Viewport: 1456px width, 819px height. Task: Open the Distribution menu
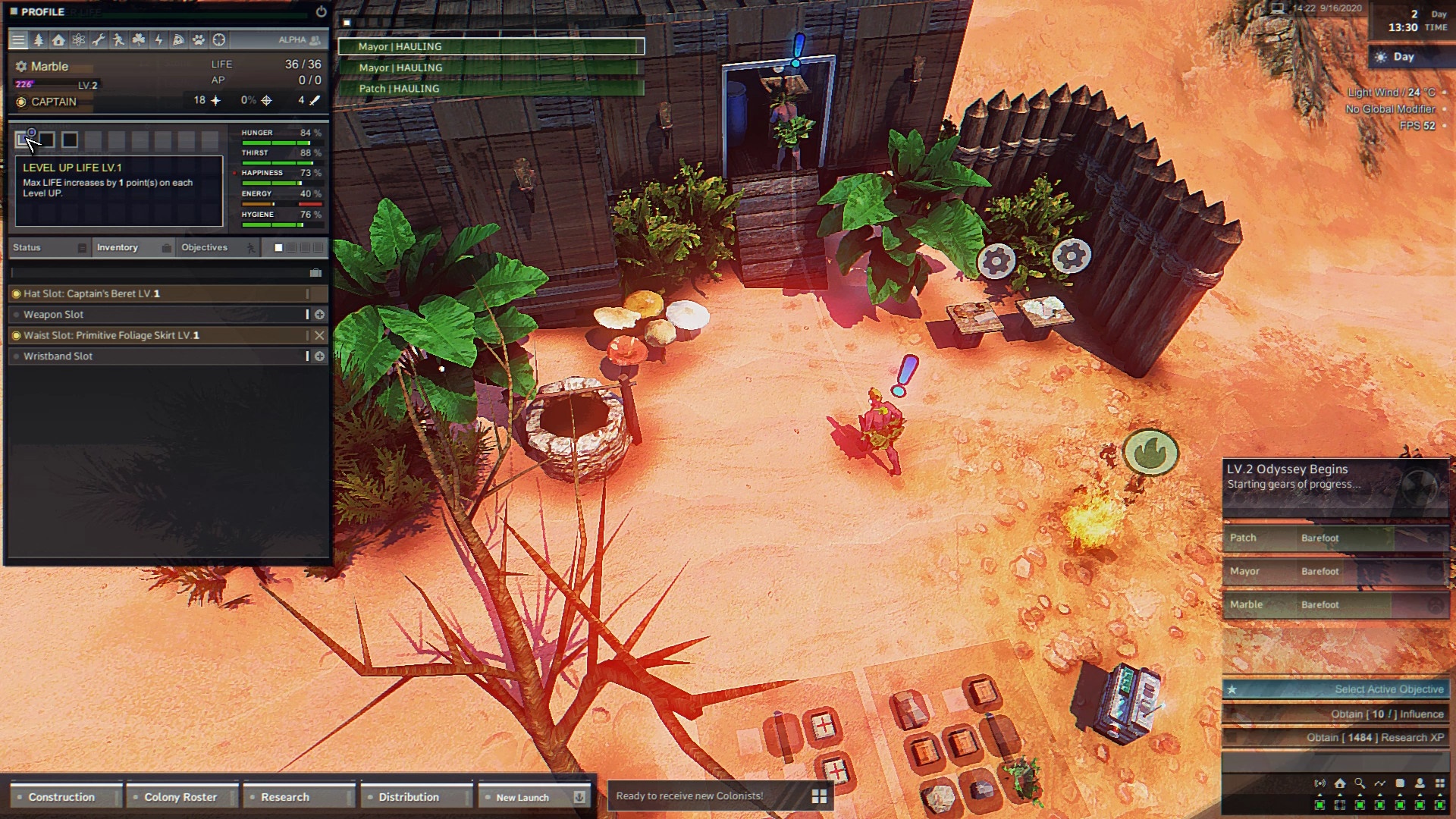(409, 797)
